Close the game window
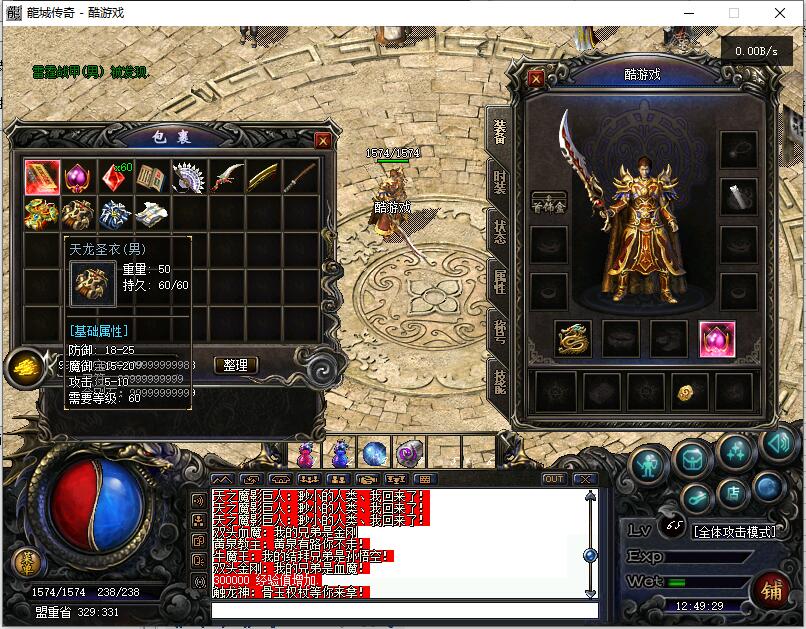Image resolution: width=806 pixels, height=629 pixels. tap(780, 13)
